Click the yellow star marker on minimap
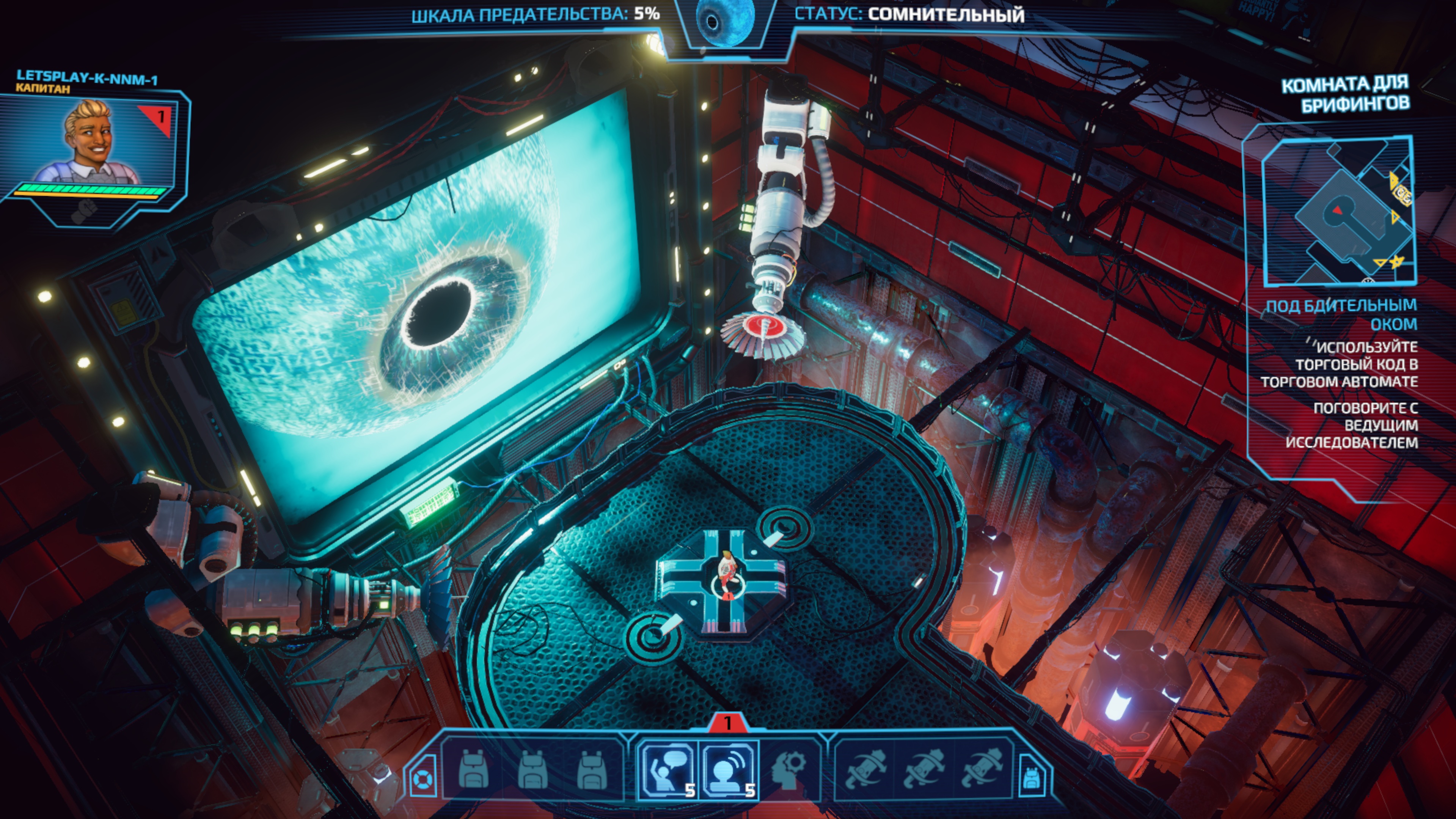The width and height of the screenshot is (1456, 819). 1397,261
